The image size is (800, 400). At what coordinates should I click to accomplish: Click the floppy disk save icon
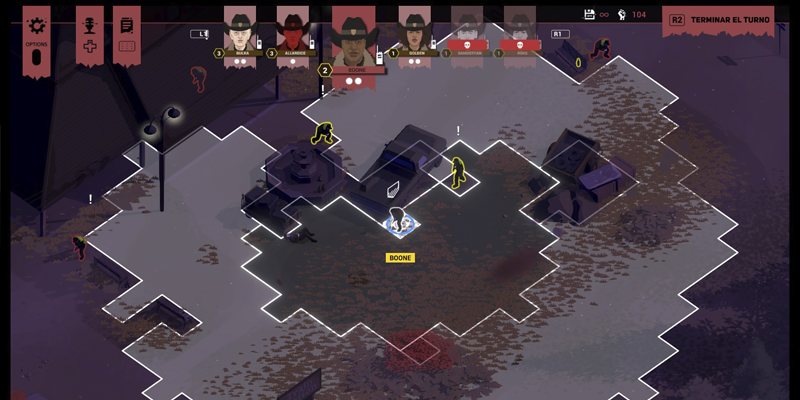coord(590,14)
